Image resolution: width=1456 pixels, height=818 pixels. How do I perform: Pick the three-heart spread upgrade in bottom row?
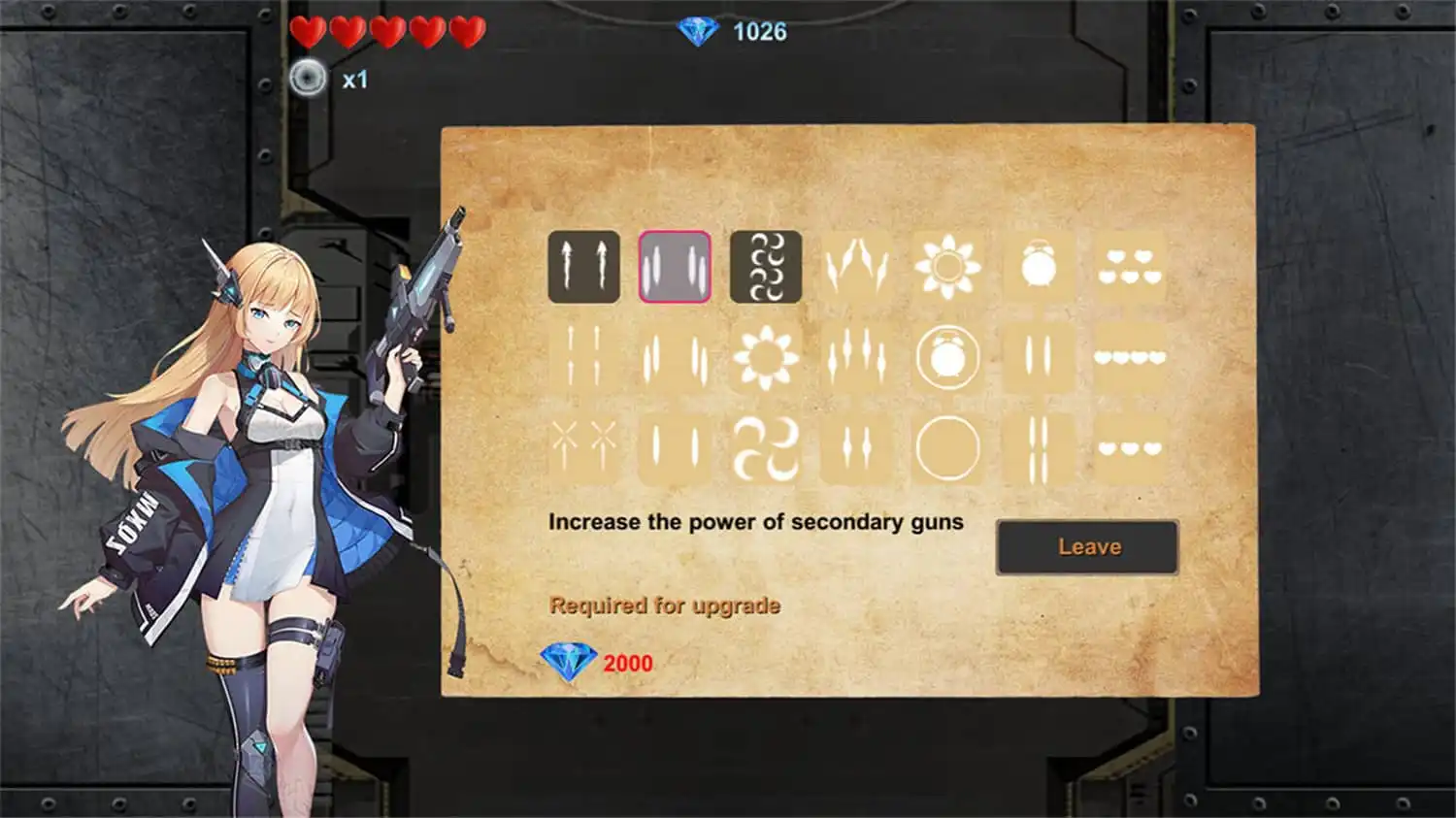click(x=1131, y=446)
